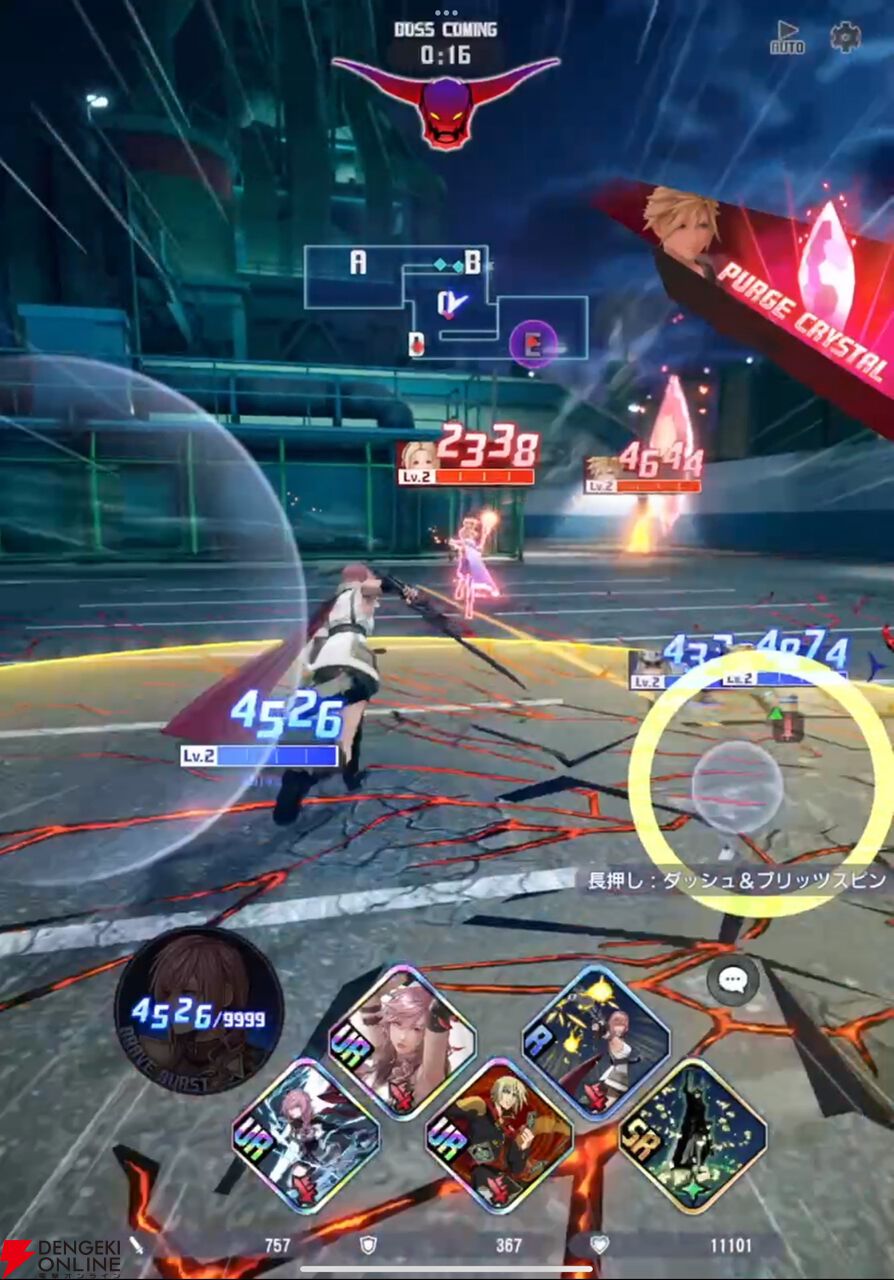Use the UR red-caped blond character card
Screen dimensions: 894x1280
point(498,1135)
